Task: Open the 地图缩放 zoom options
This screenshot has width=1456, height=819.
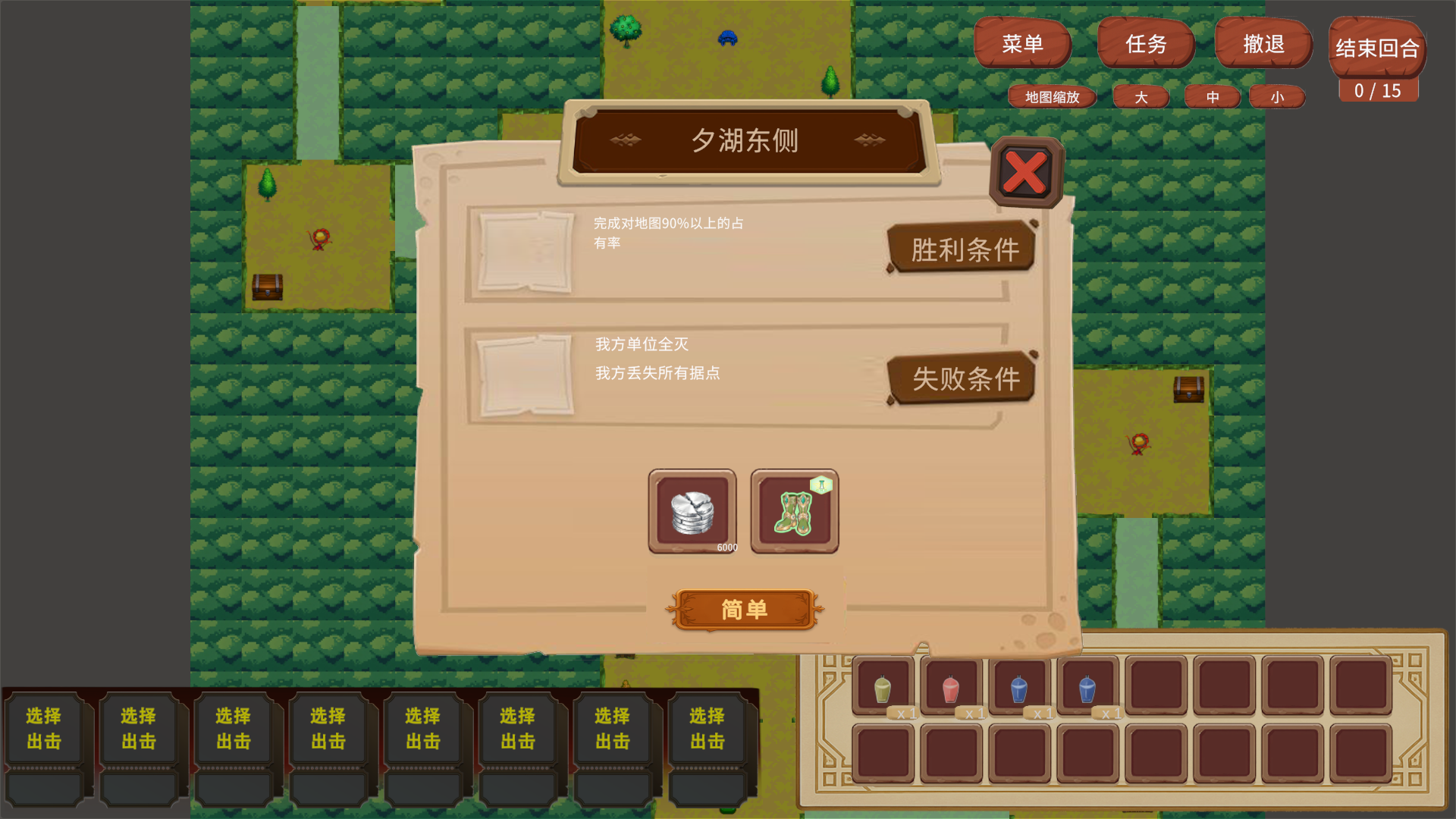Action: pos(1052,97)
